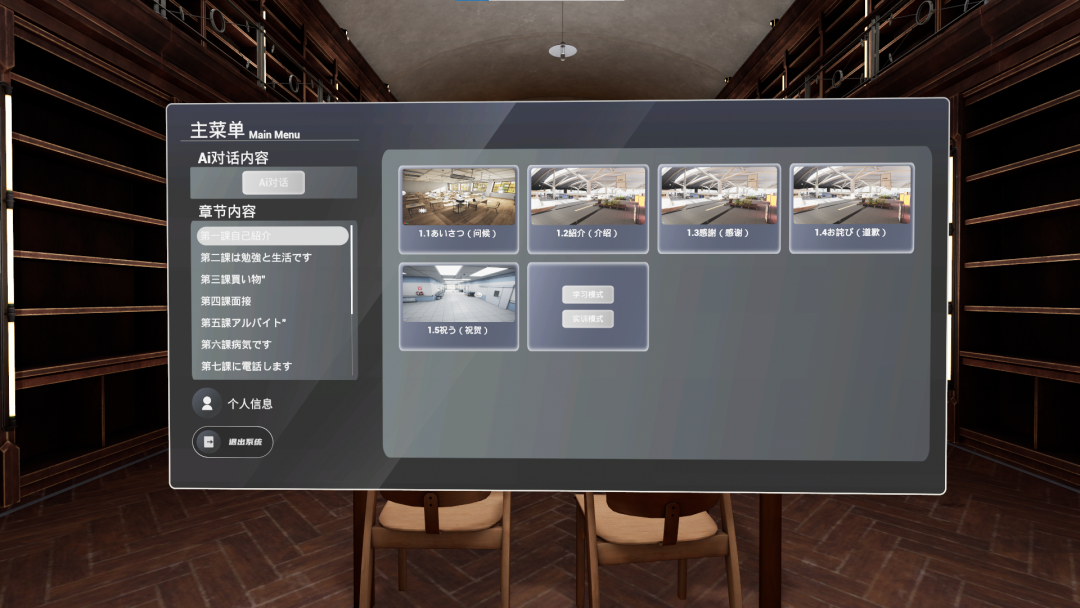Select chapter 第一課自己紹介
Viewport: 1080px width, 608px height.
coord(272,236)
